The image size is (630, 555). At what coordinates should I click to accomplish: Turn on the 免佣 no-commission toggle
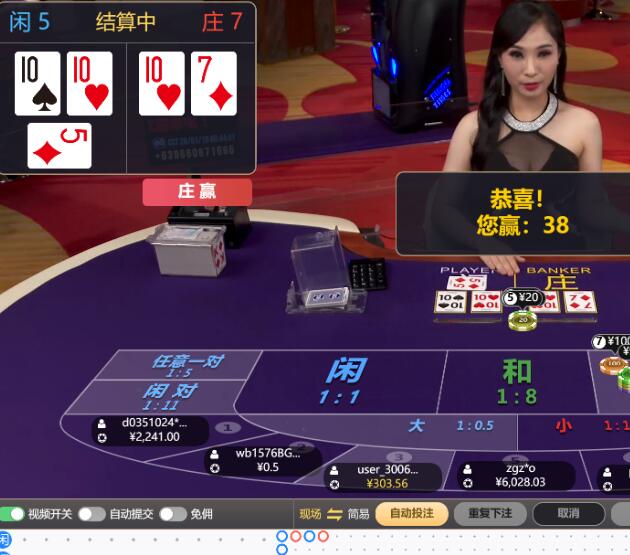173,514
